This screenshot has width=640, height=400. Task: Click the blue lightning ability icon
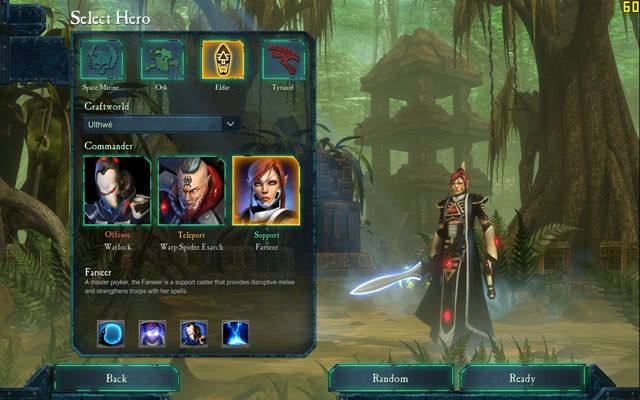(236, 333)
